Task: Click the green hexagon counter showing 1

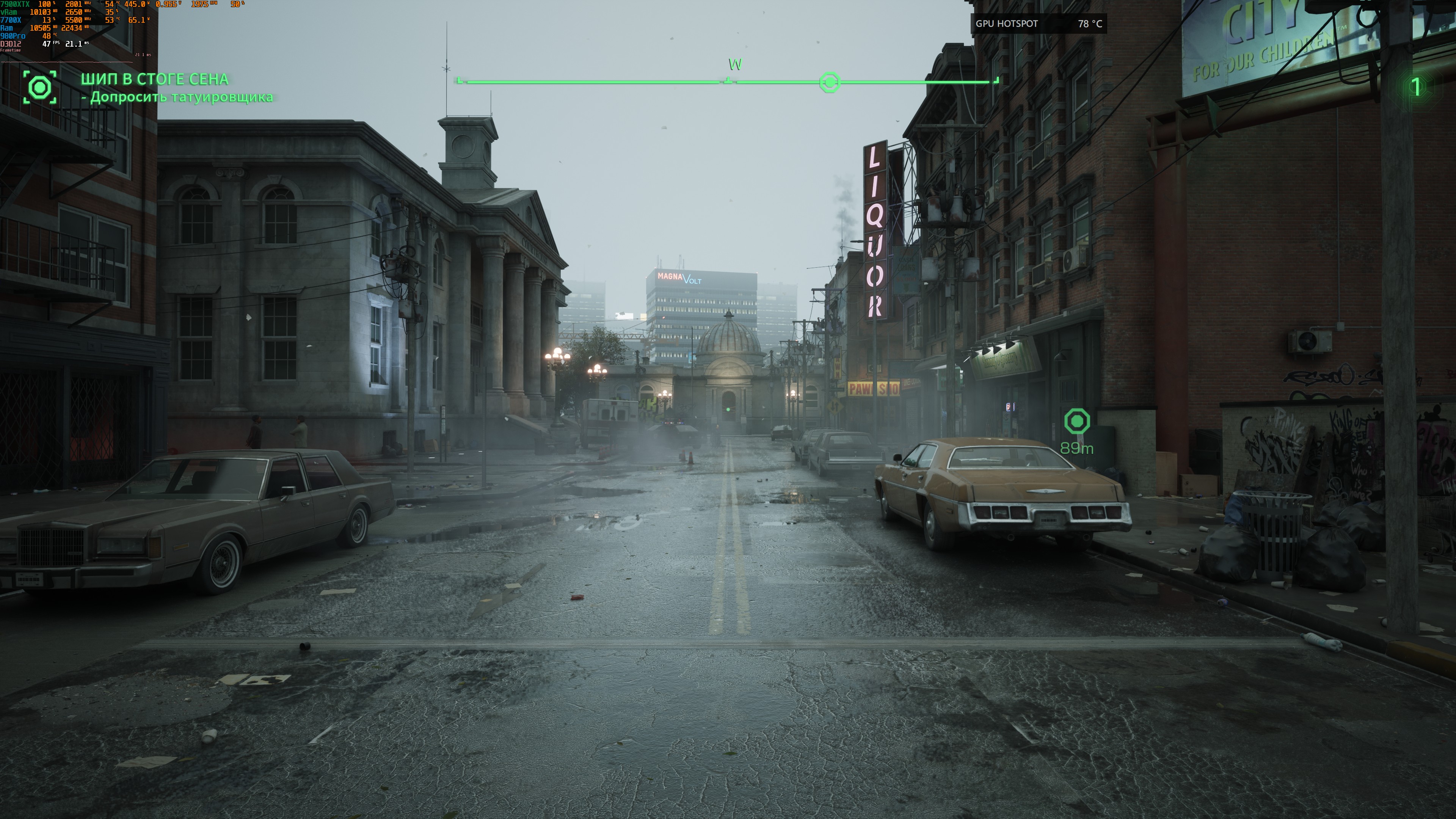Action: tap(1415, 86)
